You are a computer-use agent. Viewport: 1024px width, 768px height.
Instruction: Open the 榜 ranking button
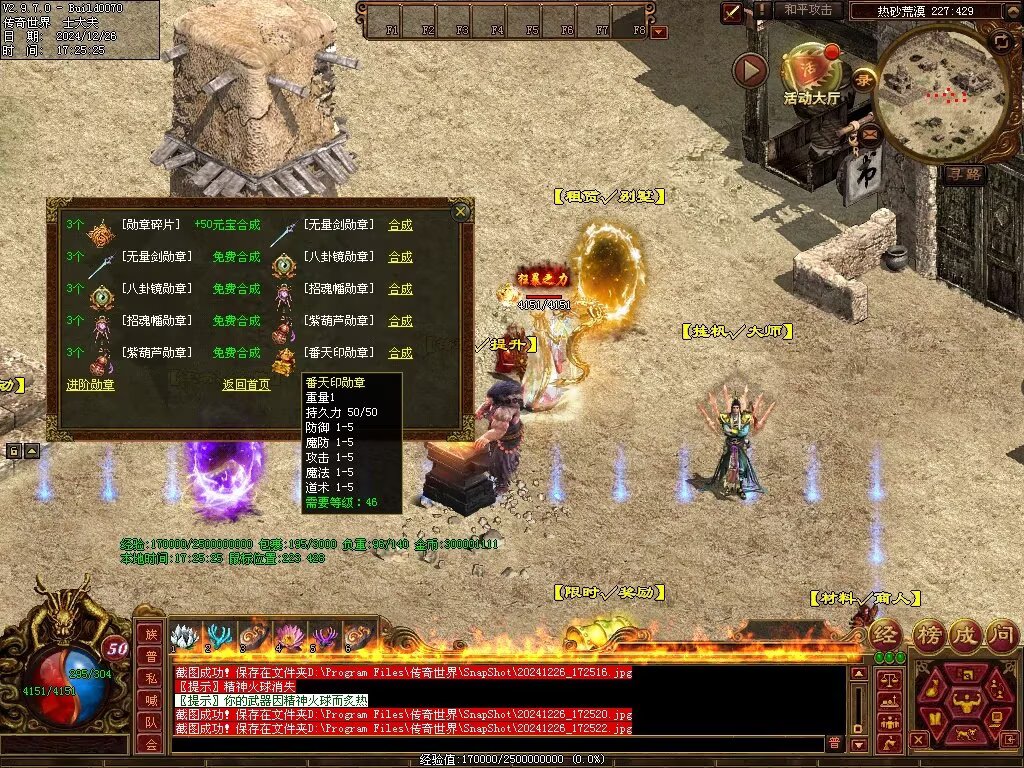927,634
